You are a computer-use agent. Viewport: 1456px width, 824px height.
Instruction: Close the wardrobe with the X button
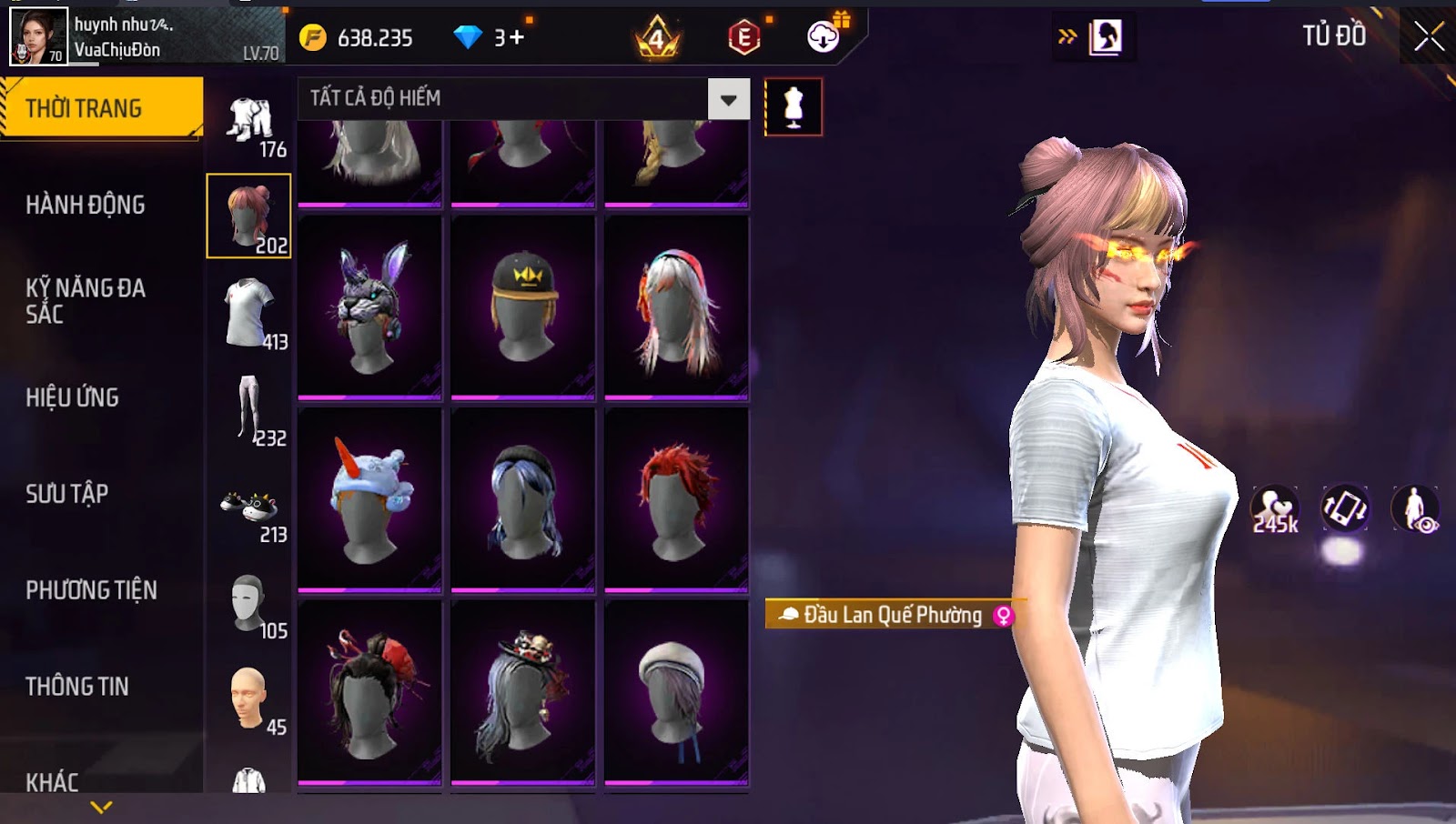(x=1429, y=37)
